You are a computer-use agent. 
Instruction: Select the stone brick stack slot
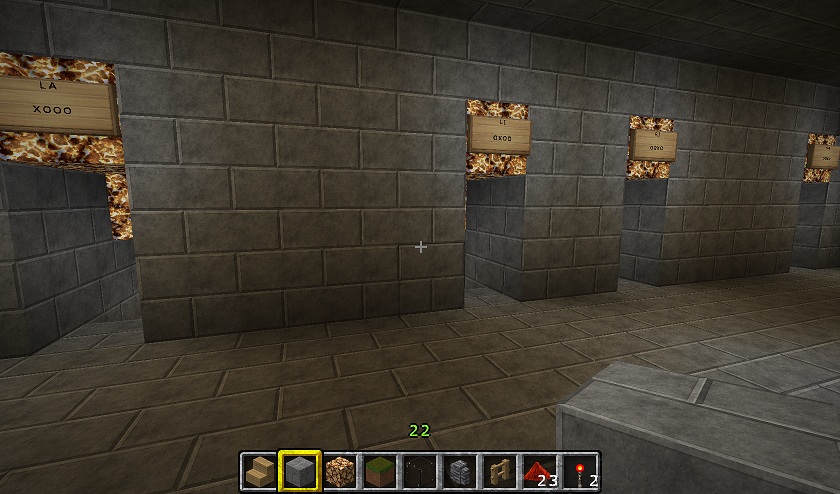(458, 471)
